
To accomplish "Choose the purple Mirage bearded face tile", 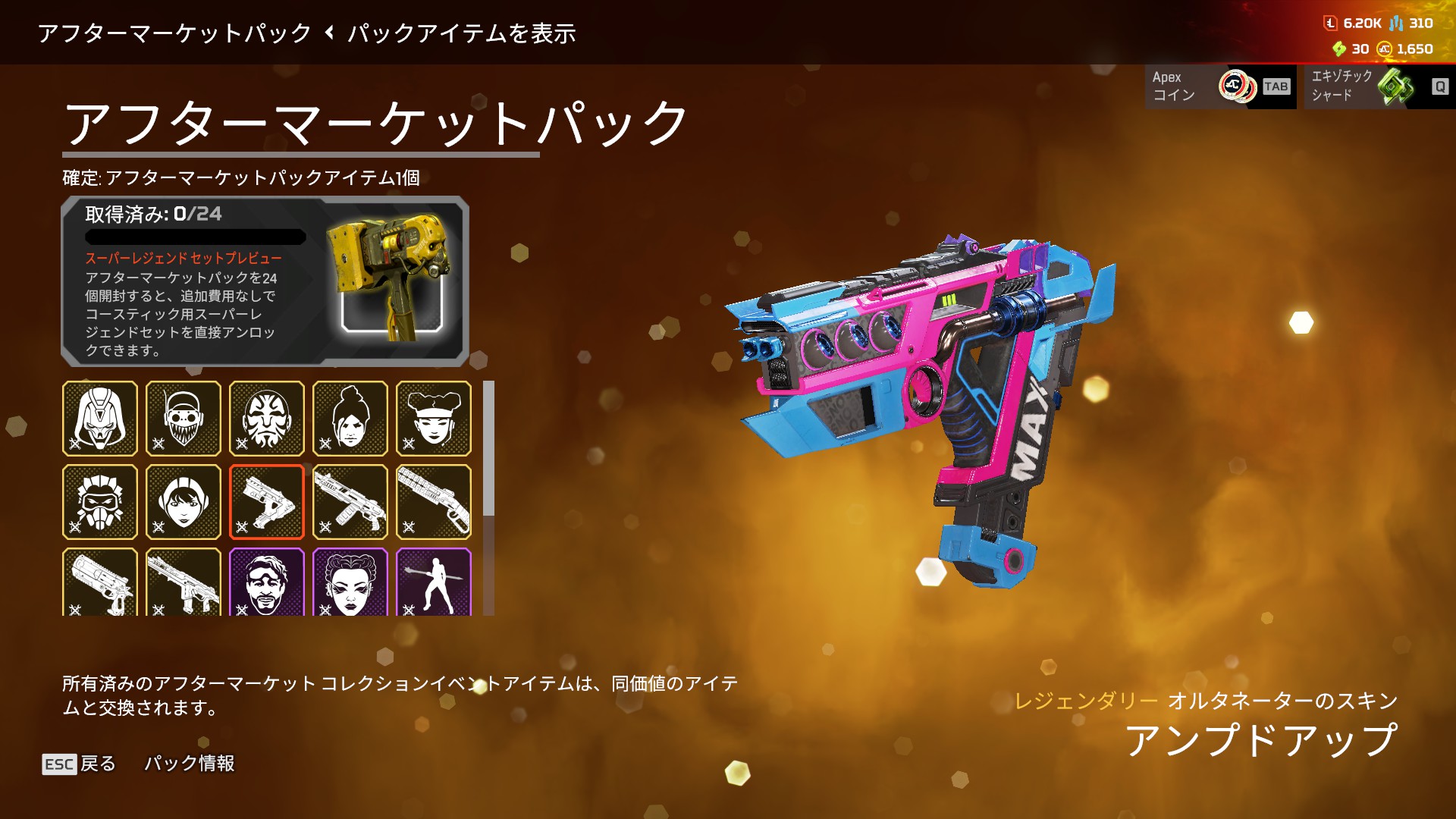I will (x=267, y=582).
